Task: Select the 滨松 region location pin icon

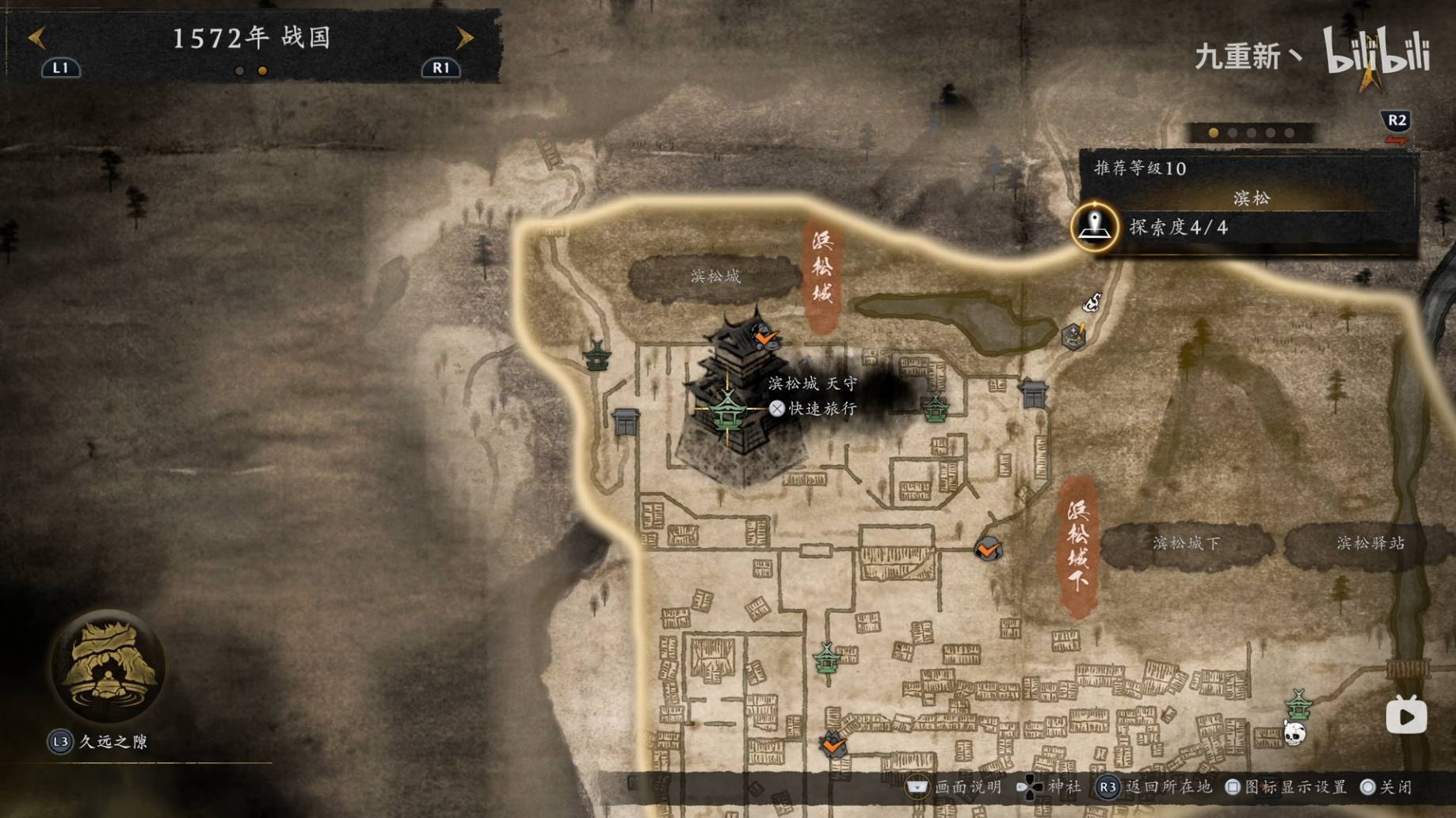Action: coord(1095,227)
